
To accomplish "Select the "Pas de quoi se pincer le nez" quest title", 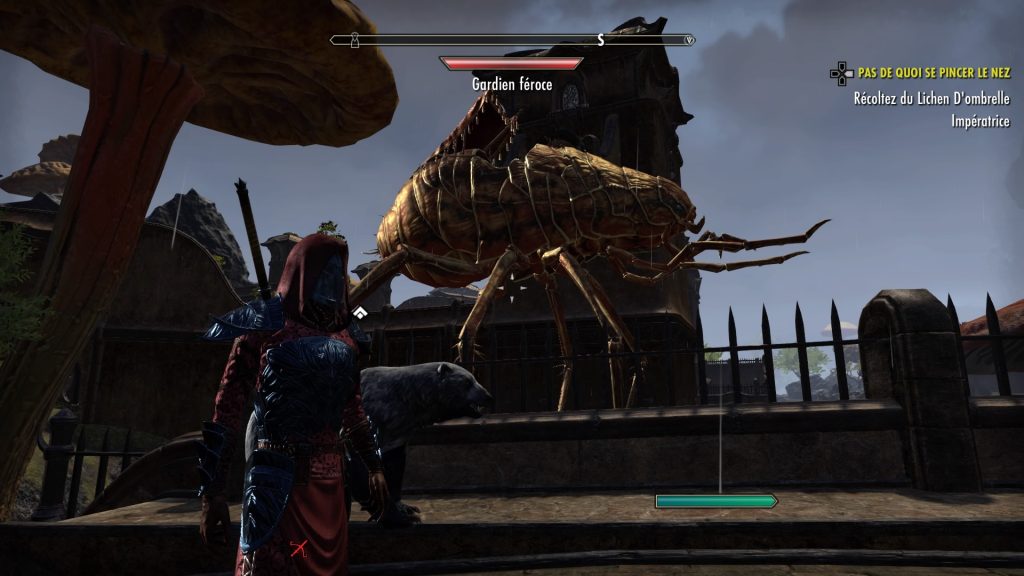I will [934, 73].
